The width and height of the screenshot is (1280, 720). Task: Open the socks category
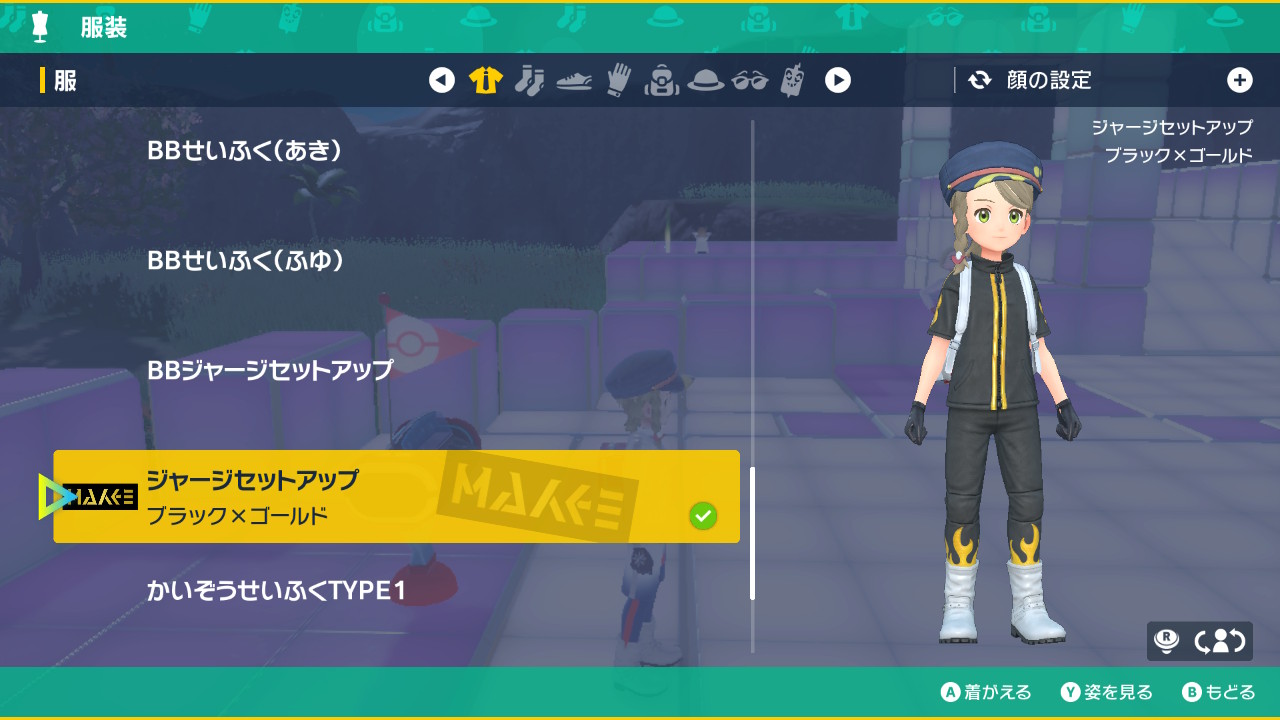point(529,81)
